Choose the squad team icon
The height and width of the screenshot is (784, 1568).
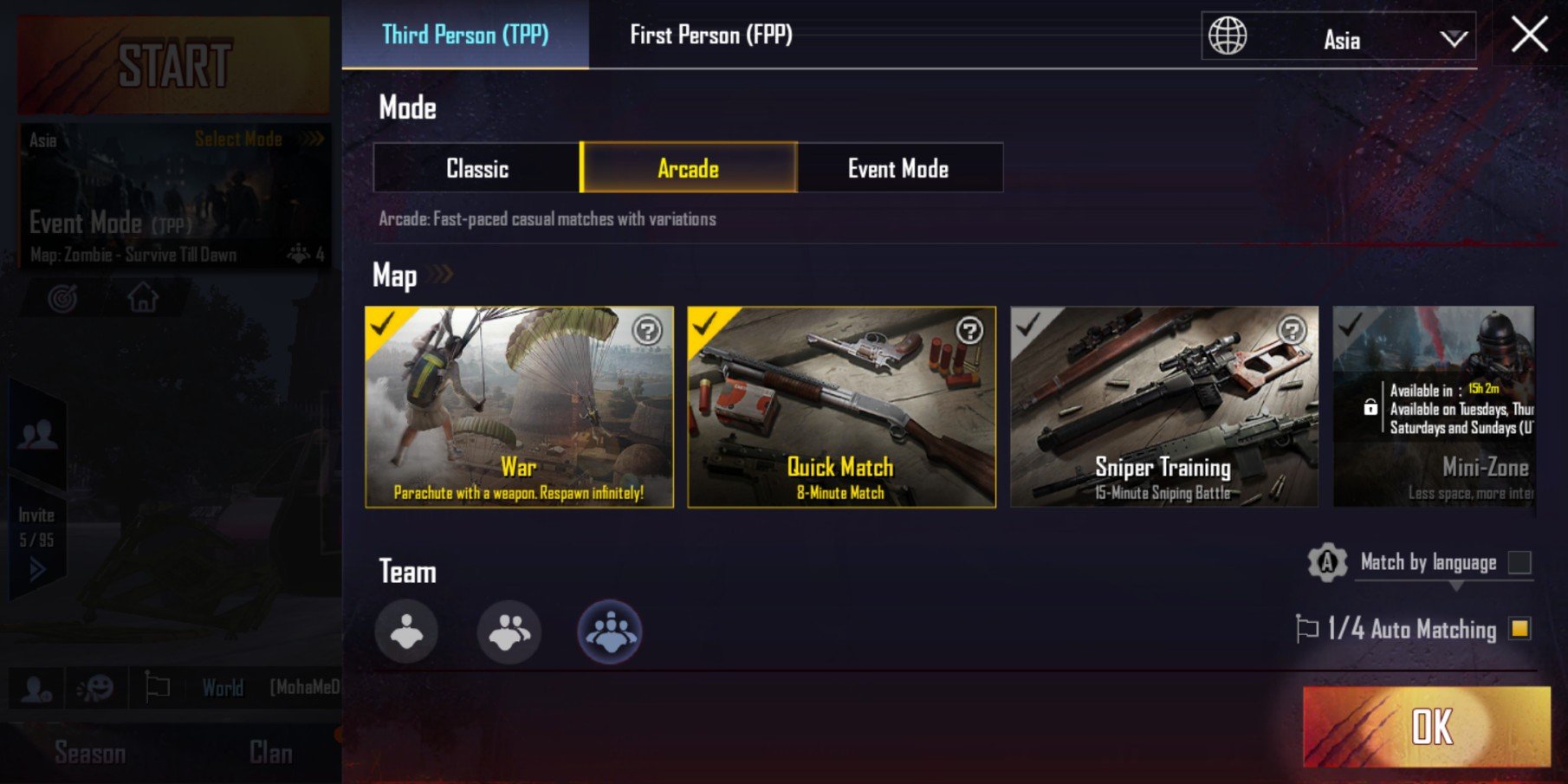click(610, 632)
